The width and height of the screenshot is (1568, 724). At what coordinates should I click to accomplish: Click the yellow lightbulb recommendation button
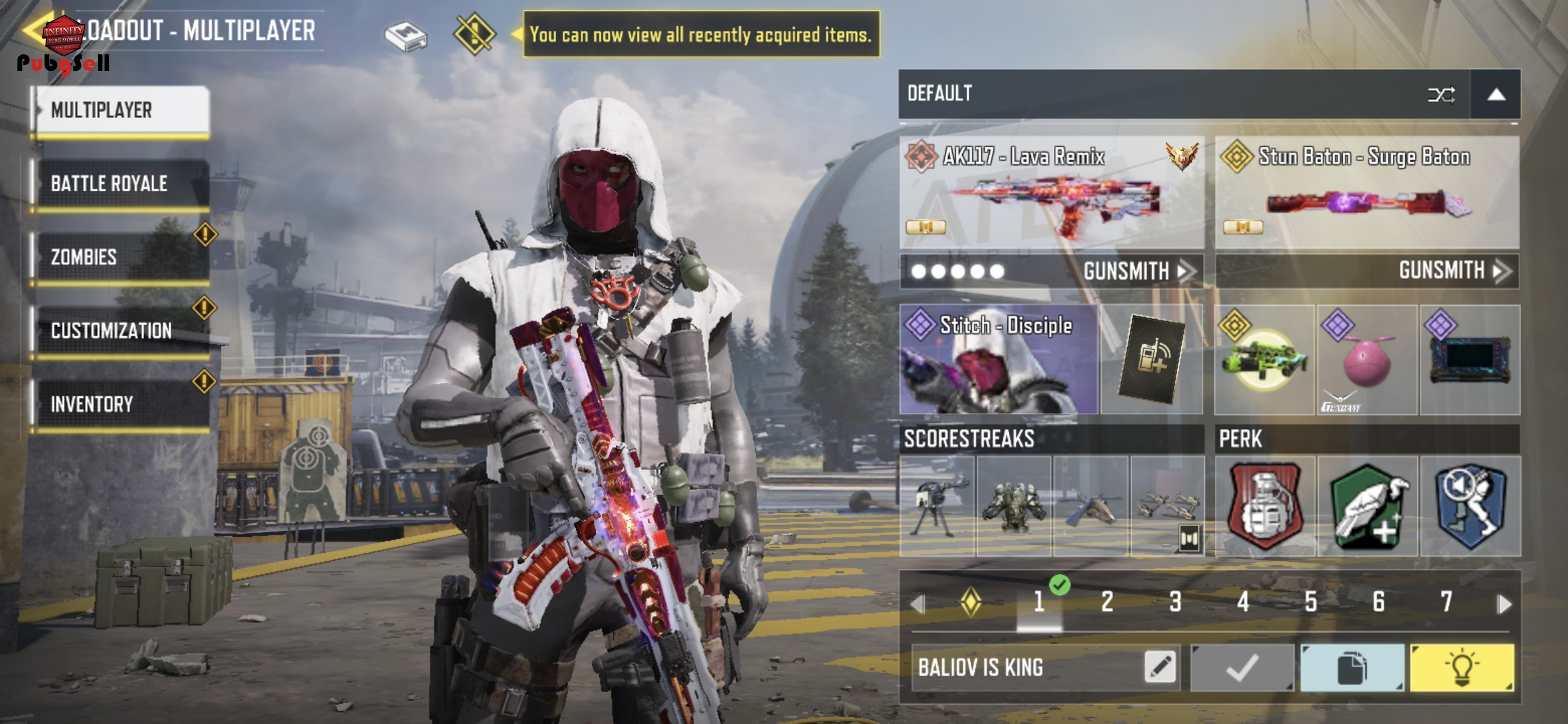point(1461,668)
